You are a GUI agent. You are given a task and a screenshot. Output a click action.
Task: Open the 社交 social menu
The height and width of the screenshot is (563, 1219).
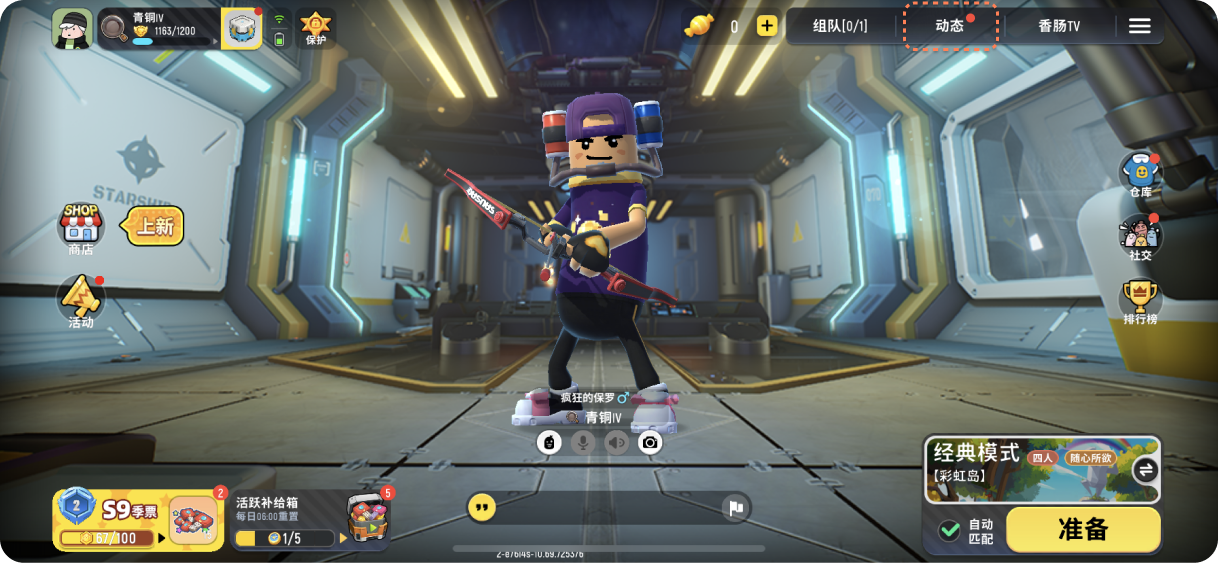pyautogui.click(x=1140, y=237)
